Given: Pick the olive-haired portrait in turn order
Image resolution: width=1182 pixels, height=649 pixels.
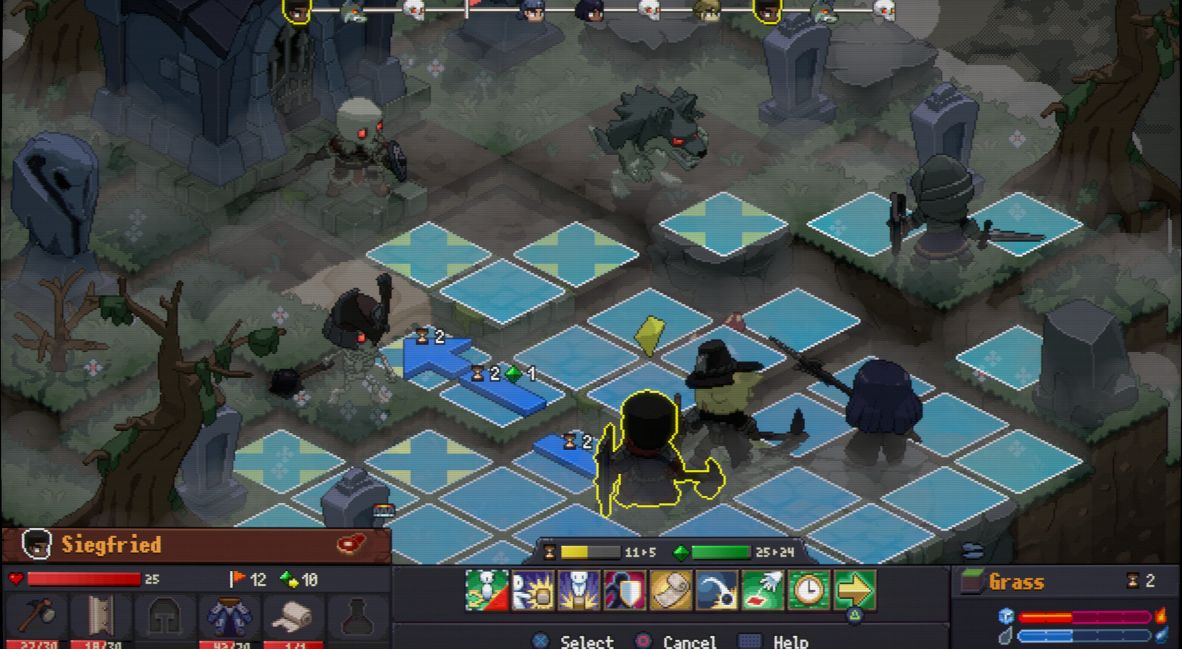Looking at the screenshot, I should click(x=707, y=10).
